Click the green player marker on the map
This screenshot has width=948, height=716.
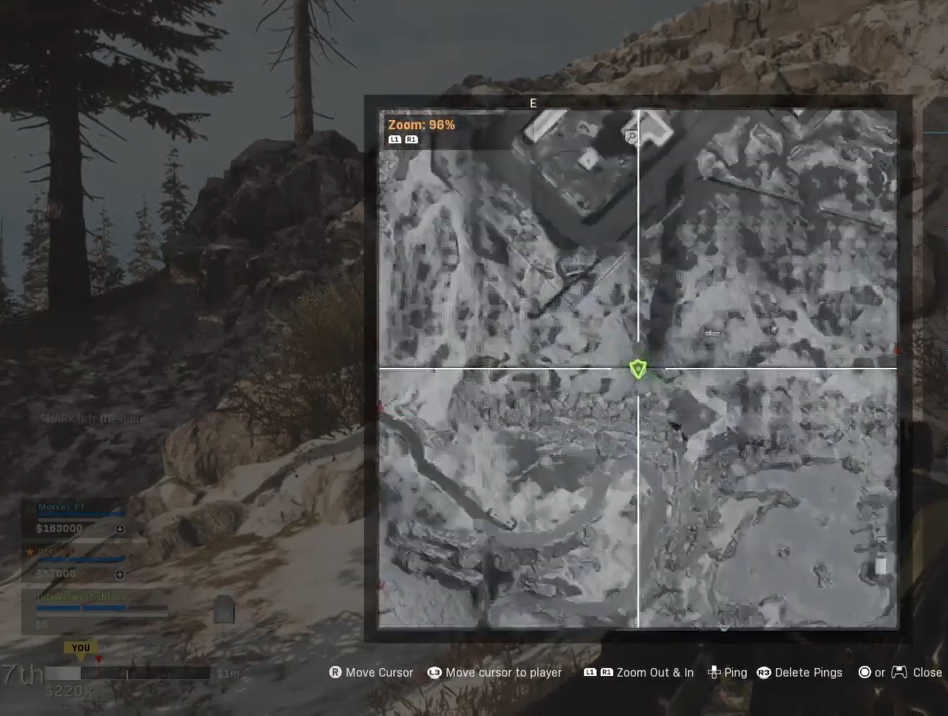click(x=638, y=369)
